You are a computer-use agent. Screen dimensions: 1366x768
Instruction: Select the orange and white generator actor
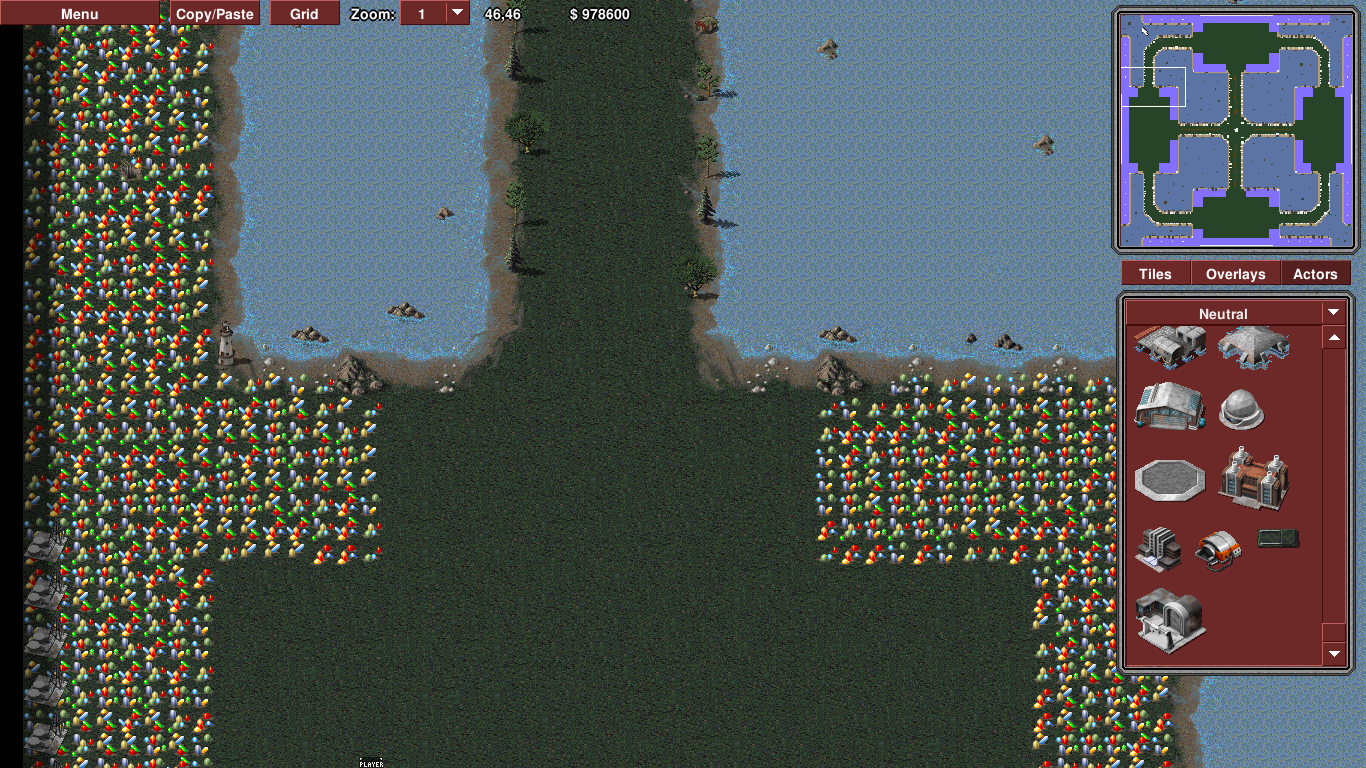pyautogui.click(x=1218, y=548)
